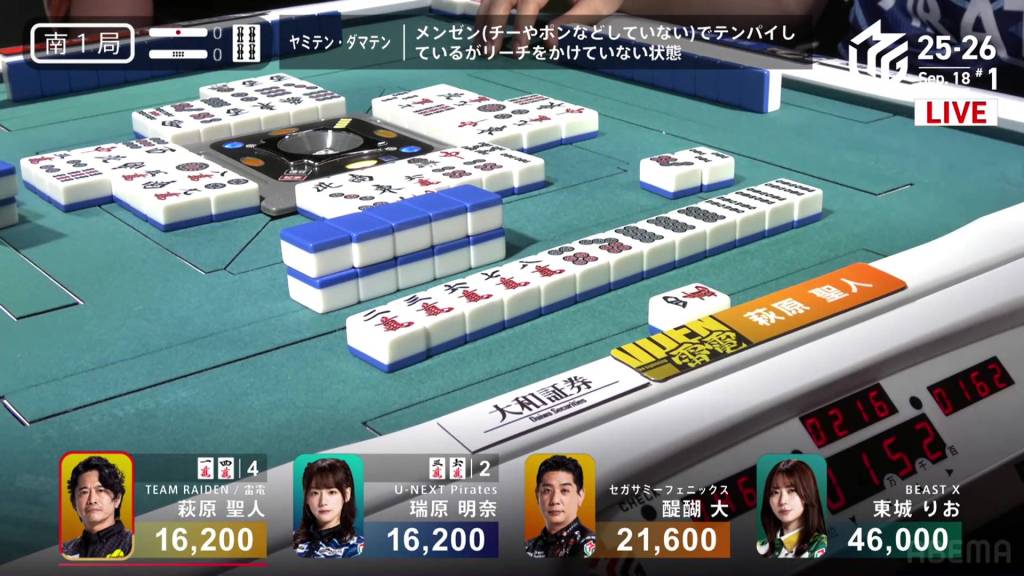Select Daigo Hiroshi's player portrait
Viewport: 1024px width, 576px height.
[x=560, y=505]
